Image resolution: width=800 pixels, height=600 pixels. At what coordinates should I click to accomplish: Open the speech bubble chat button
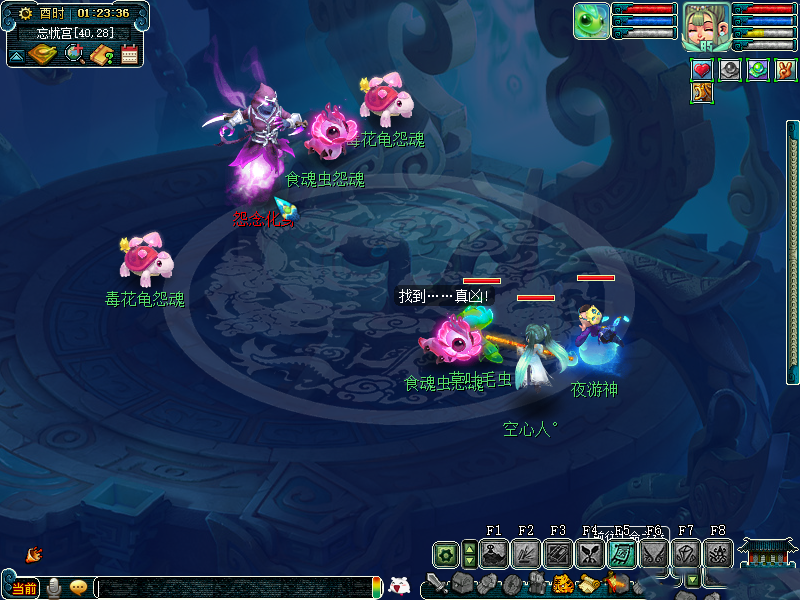tap(78, 587)
